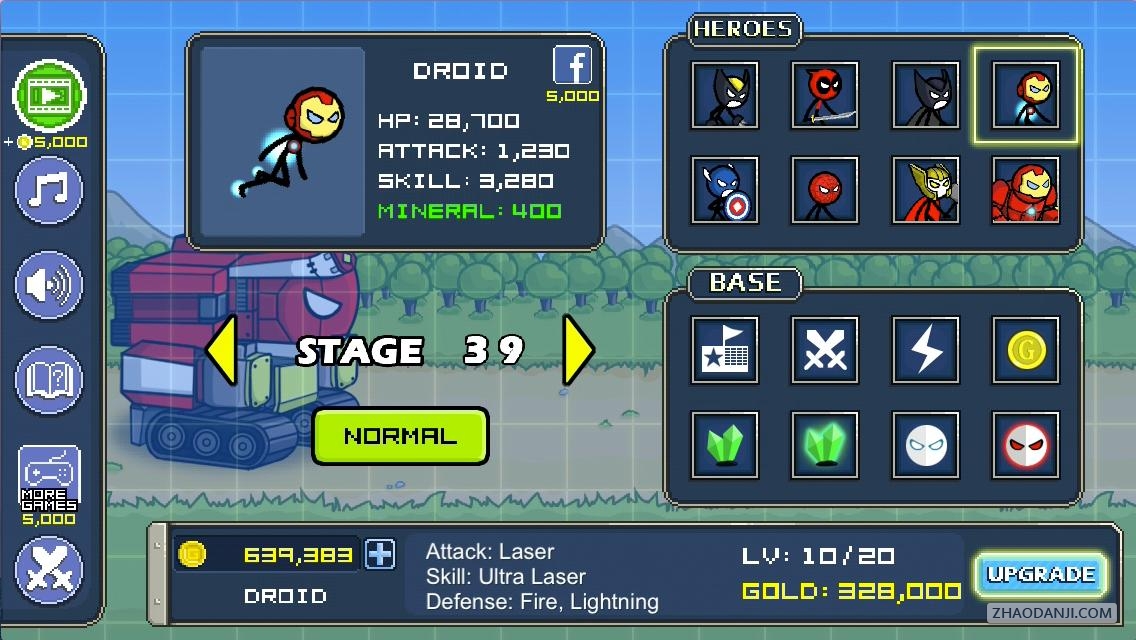Click the UPGRADE button
1136x640 pixels.
click(x=1041, y=575)
